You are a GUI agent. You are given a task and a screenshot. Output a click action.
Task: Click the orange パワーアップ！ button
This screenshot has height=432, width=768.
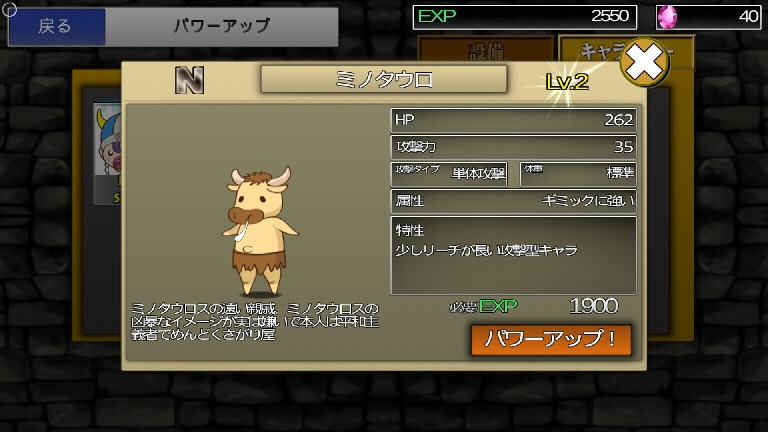[x=551, y=339]
